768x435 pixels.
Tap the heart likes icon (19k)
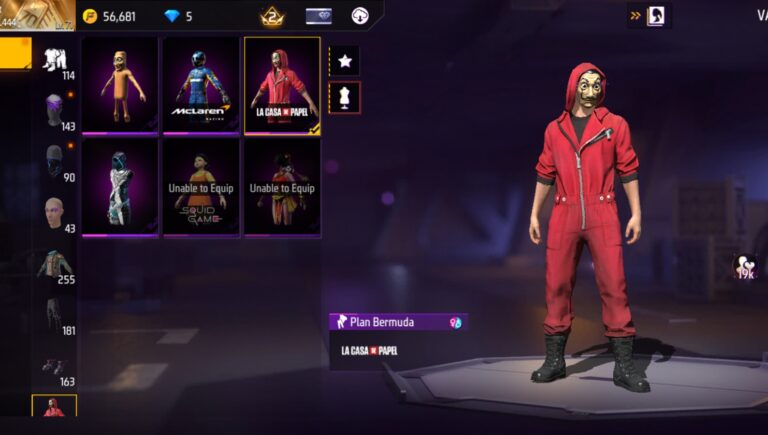744,266
